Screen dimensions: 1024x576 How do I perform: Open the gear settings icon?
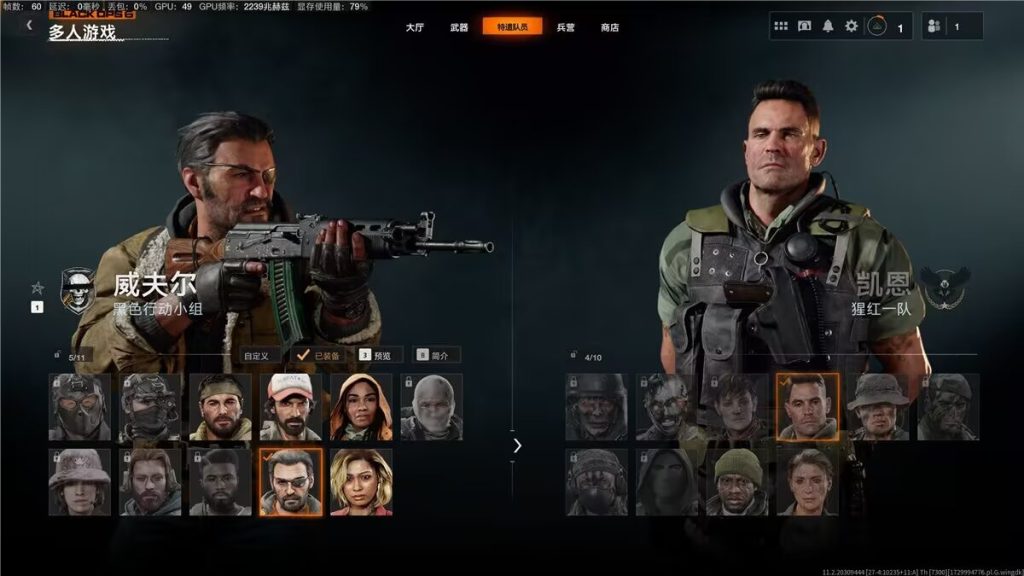coord(851,26)
